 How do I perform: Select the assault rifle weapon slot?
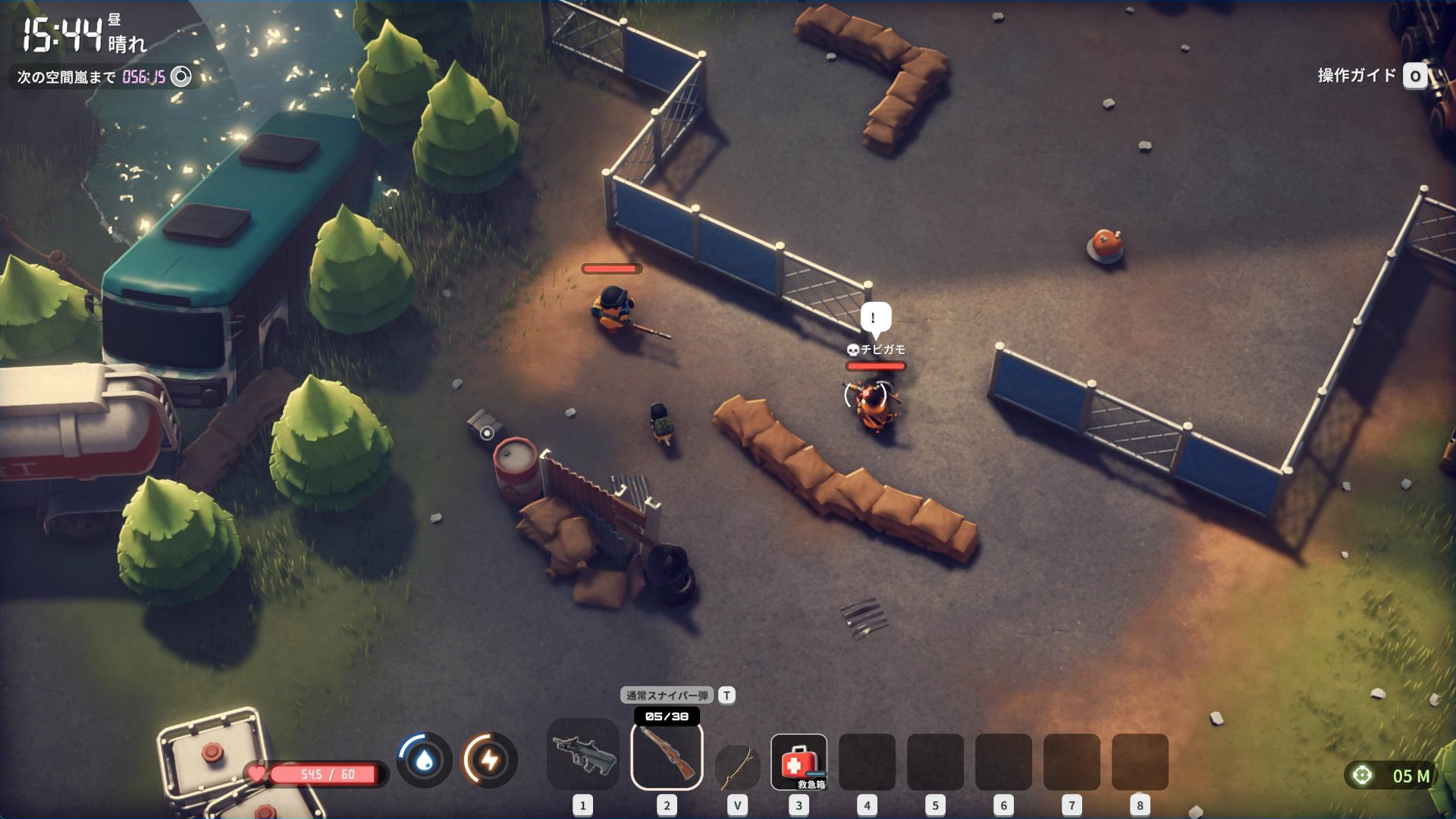[582, 755]
